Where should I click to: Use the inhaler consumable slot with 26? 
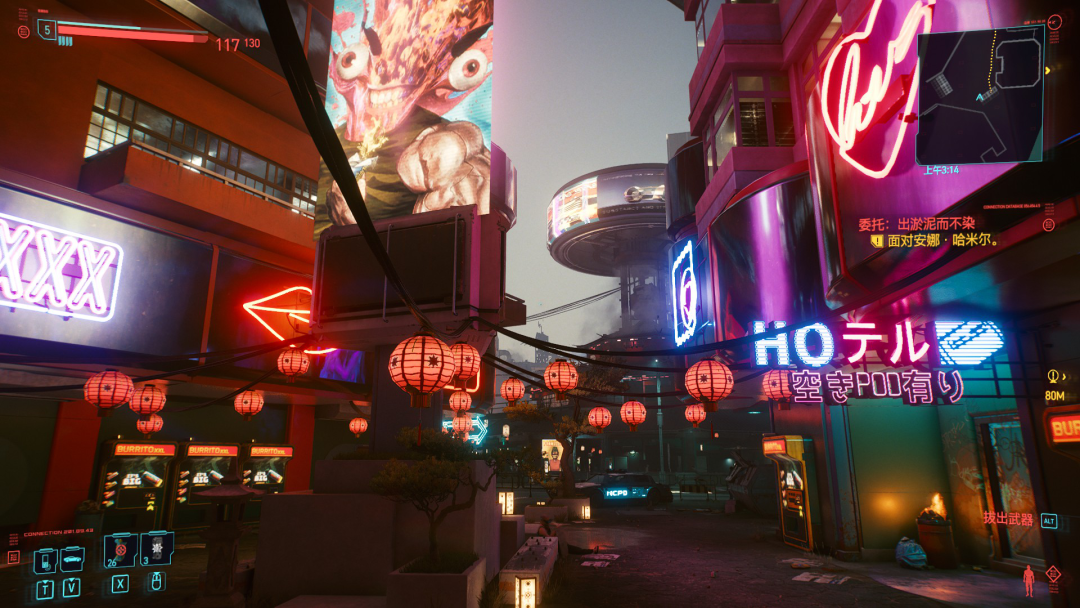tap(120, 549)
